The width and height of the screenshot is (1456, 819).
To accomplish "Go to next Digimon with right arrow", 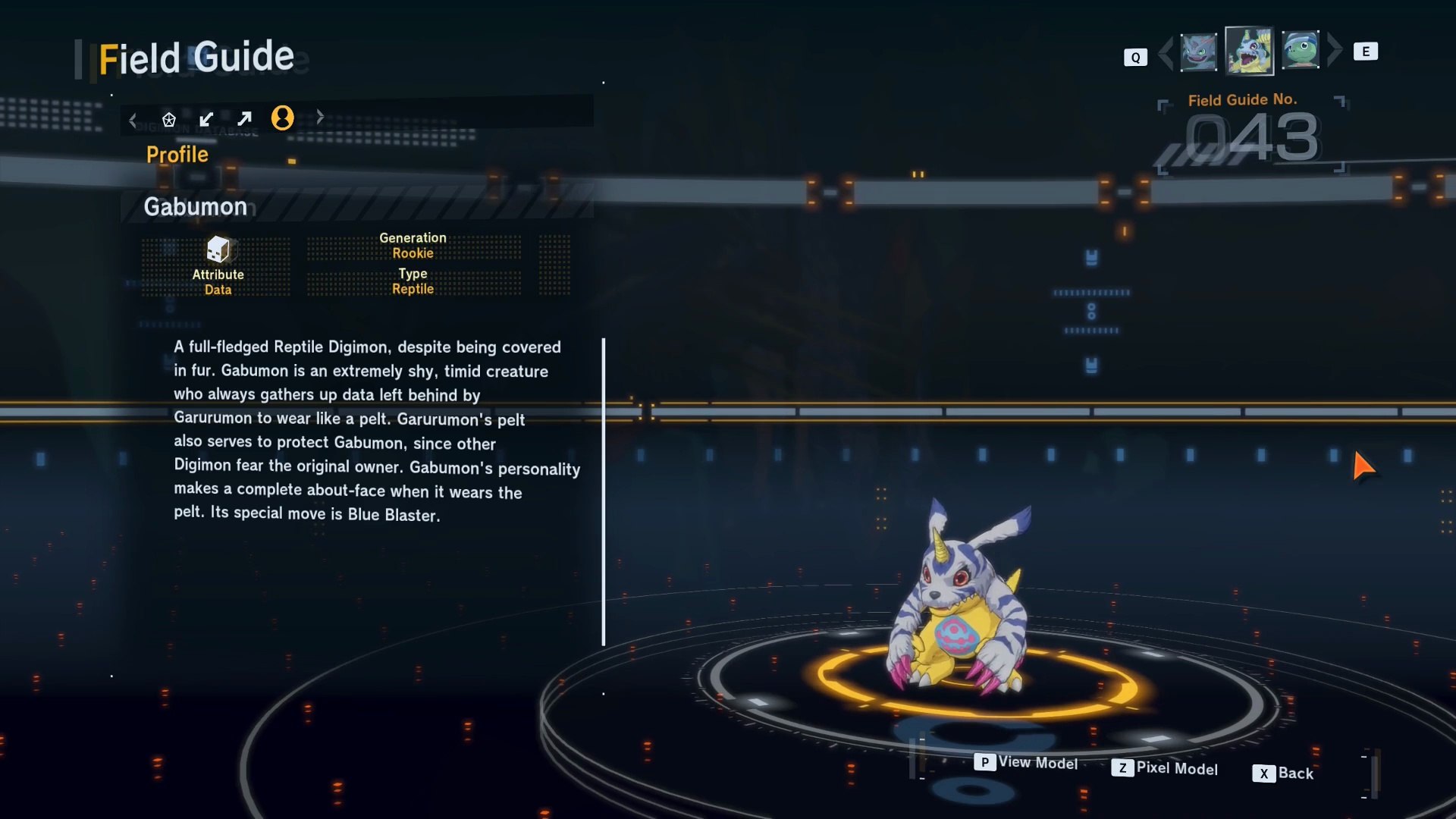I will point(1335,50).
